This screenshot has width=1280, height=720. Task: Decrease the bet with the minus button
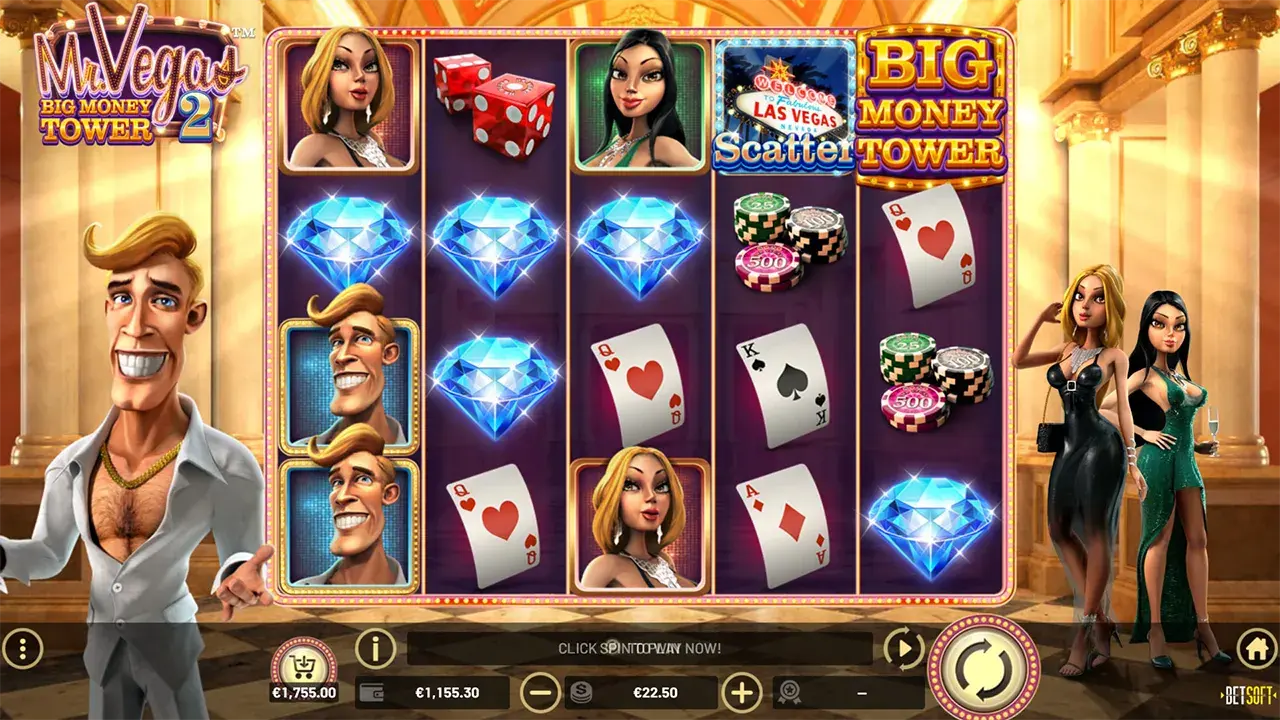pos(539,691)
